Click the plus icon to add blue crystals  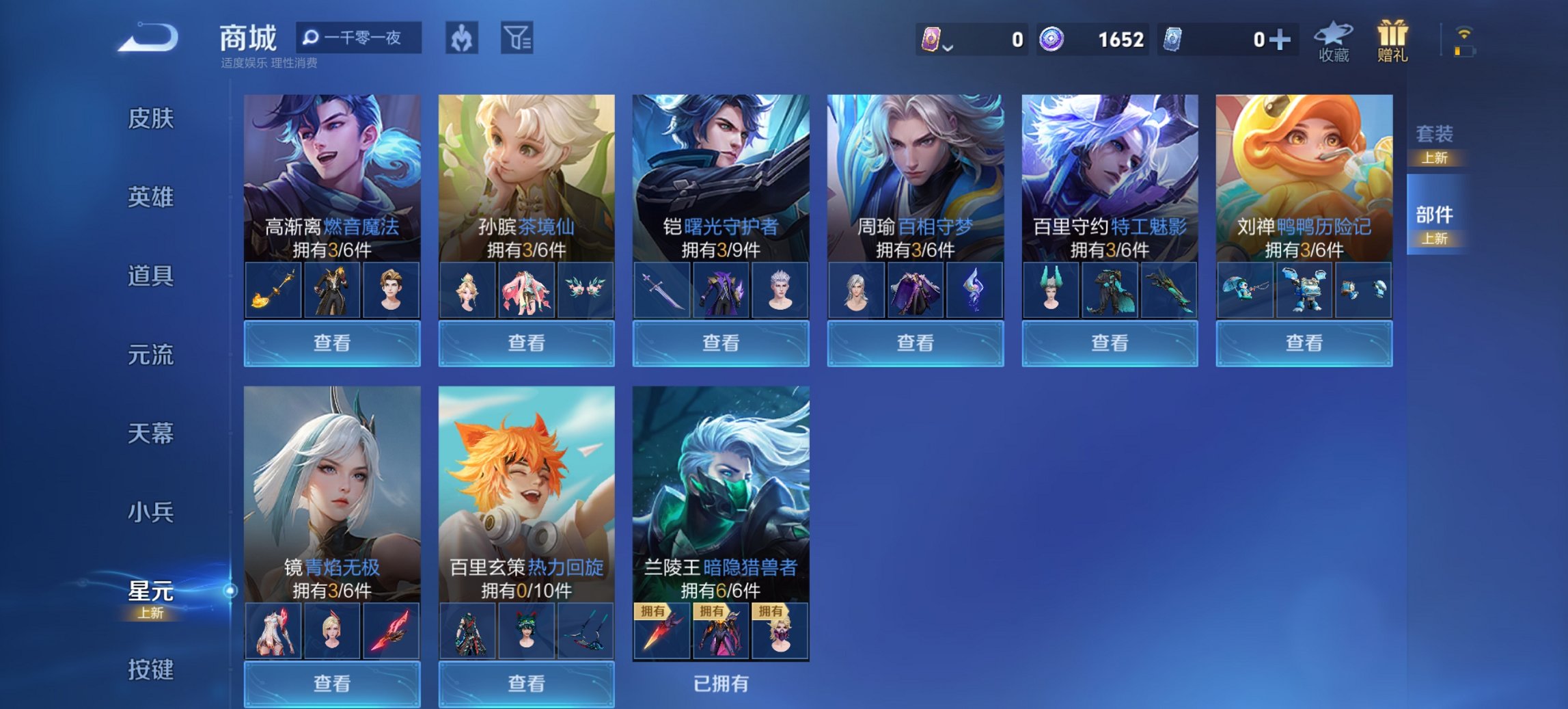(x=1281, y=40)
